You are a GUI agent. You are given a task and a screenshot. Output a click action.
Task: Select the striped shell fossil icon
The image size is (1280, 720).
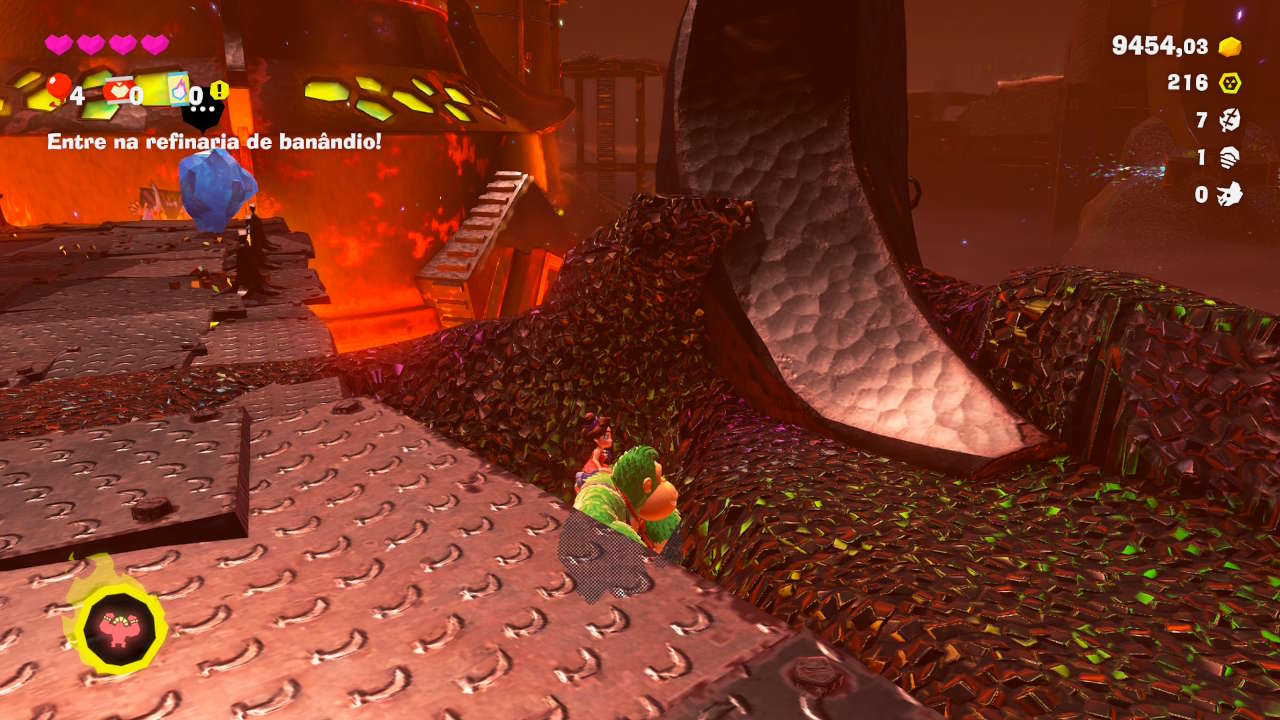click(x=1229, y=158)
